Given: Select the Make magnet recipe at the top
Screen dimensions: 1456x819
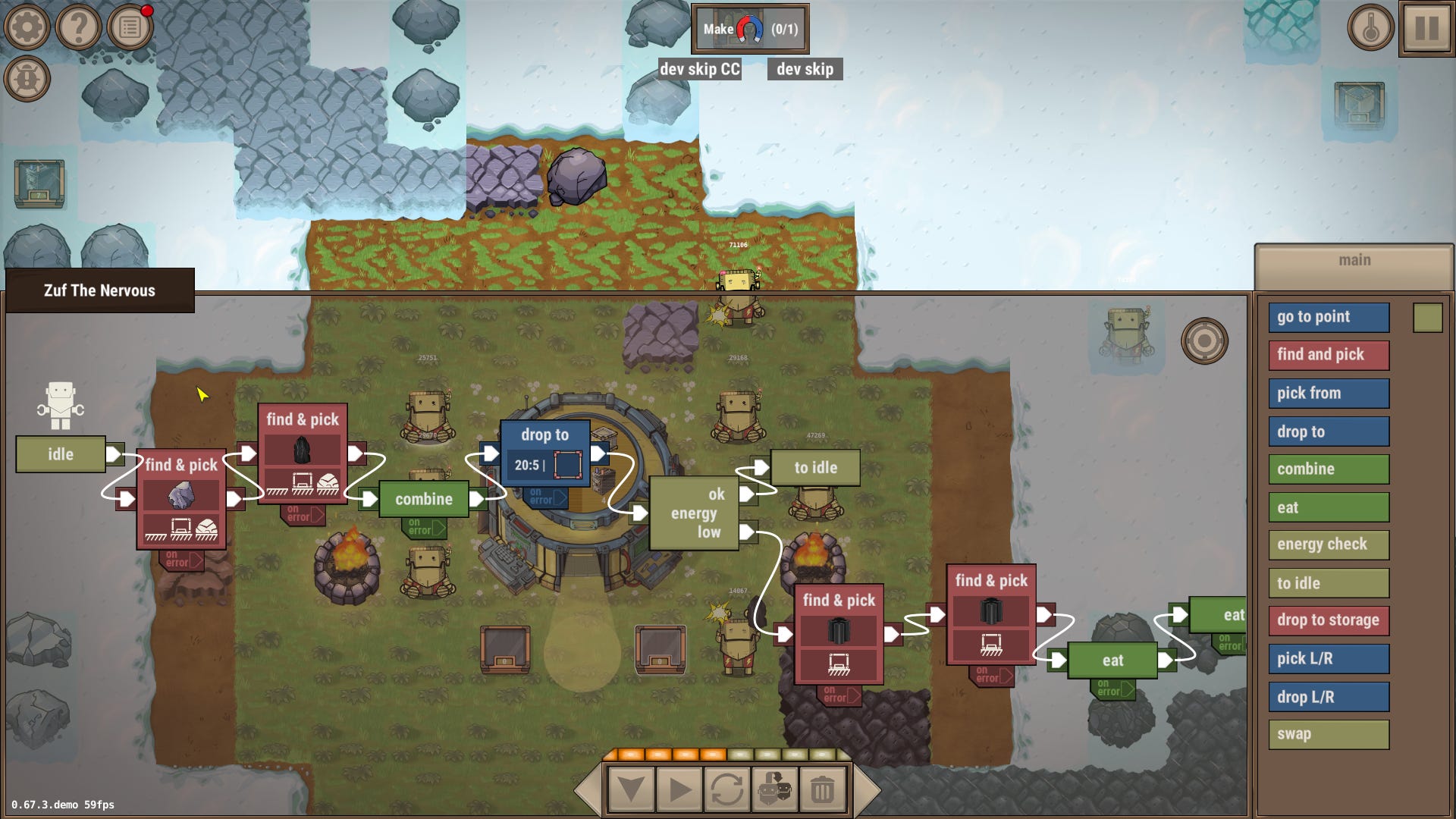Looking at the screenshot, I should [749, 28].
